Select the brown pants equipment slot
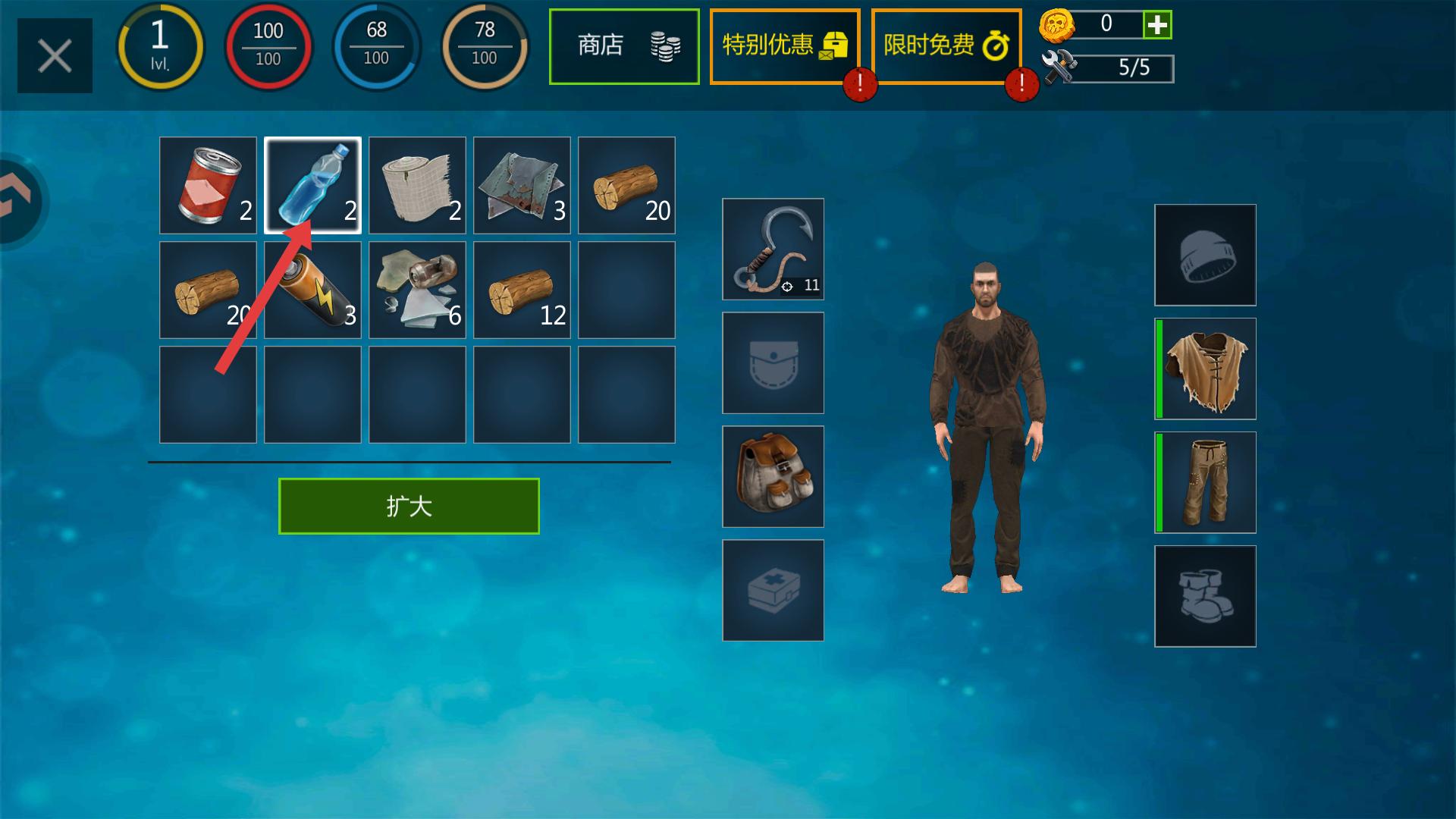Image resolution: width=1456 pixels, height=819 pixels. [x=1205, y=482]
